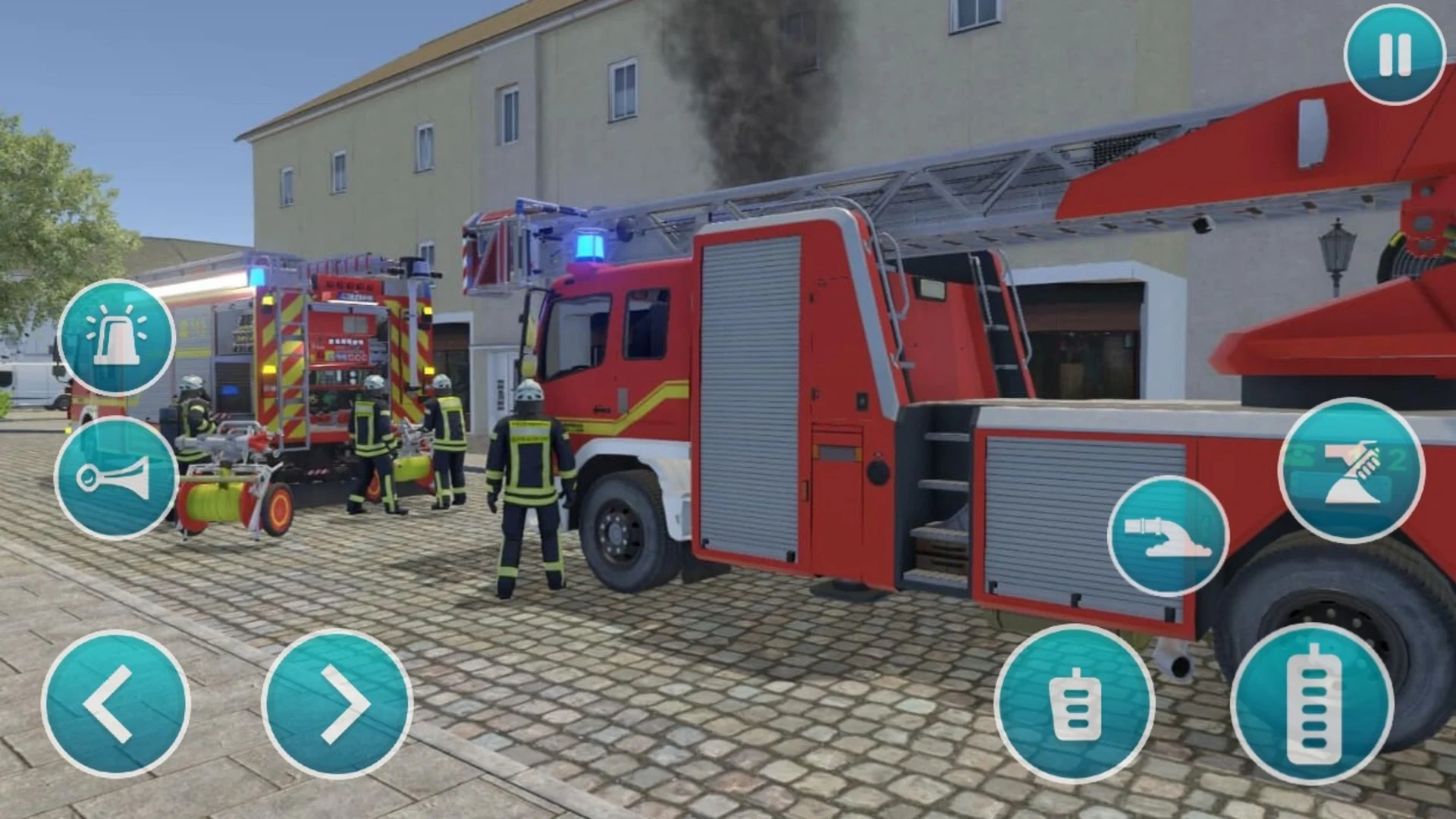Screen dimensions: 1456x819
Task: Activate the fire hose nozzle button
Action: (1167, 535)
